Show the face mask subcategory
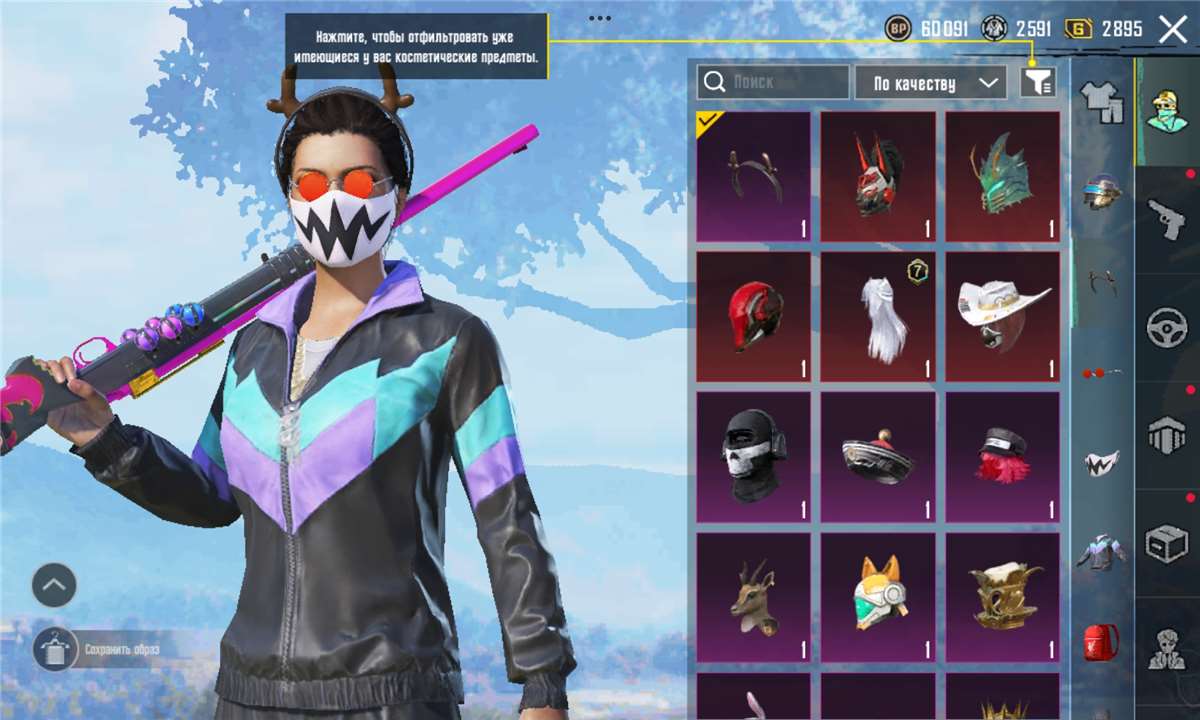This screenshot has width=1200, height=720. point(1101,463)
